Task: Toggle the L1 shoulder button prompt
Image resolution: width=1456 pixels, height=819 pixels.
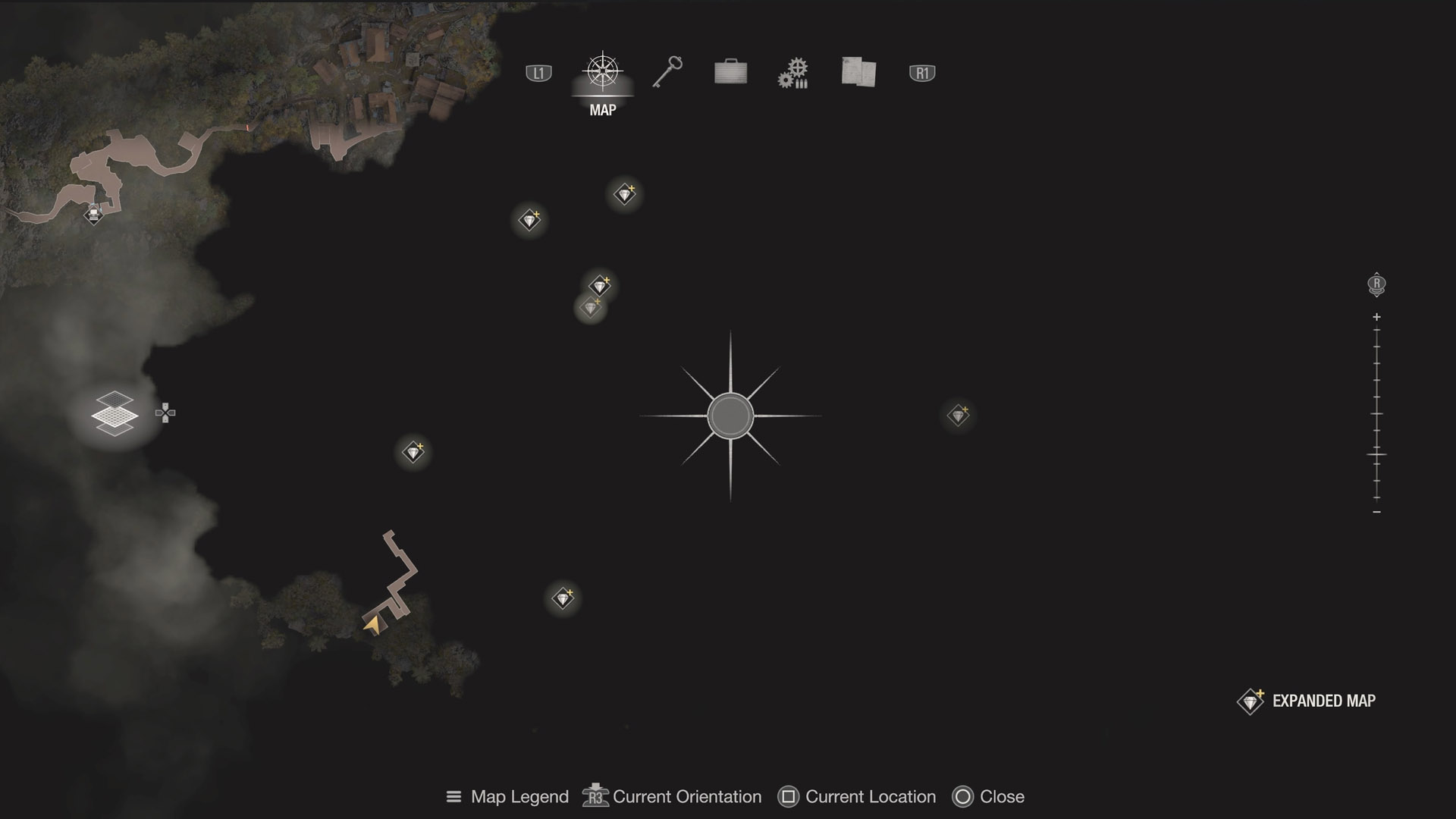Action: [x=538, y=72]
